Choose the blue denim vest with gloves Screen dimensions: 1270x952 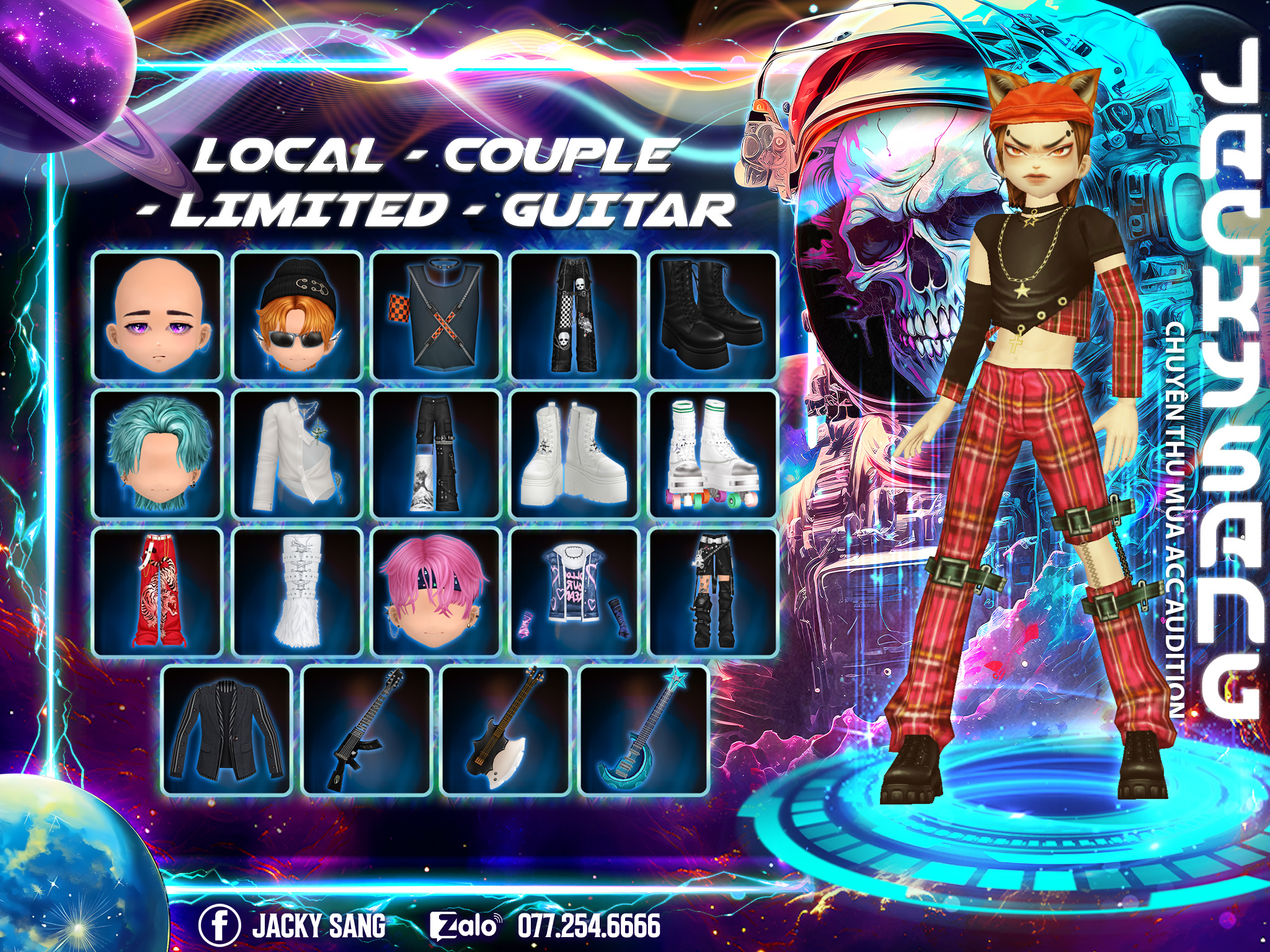click(575, 593)
